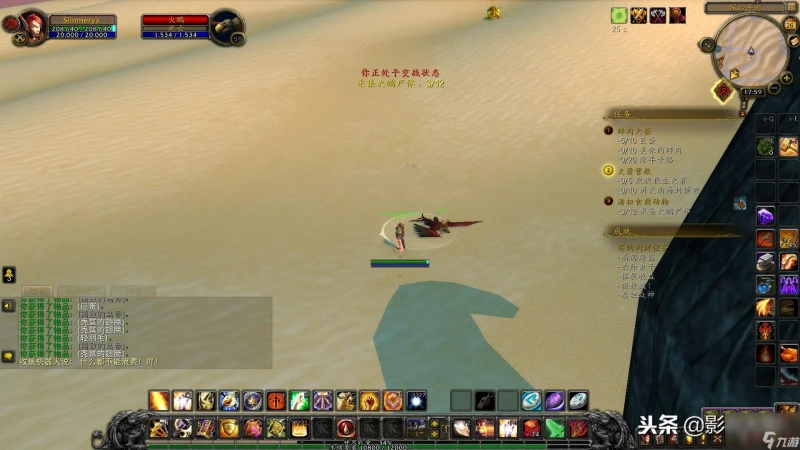
Task: Open the first tracked quest in tracker
Action: (640, 130)
